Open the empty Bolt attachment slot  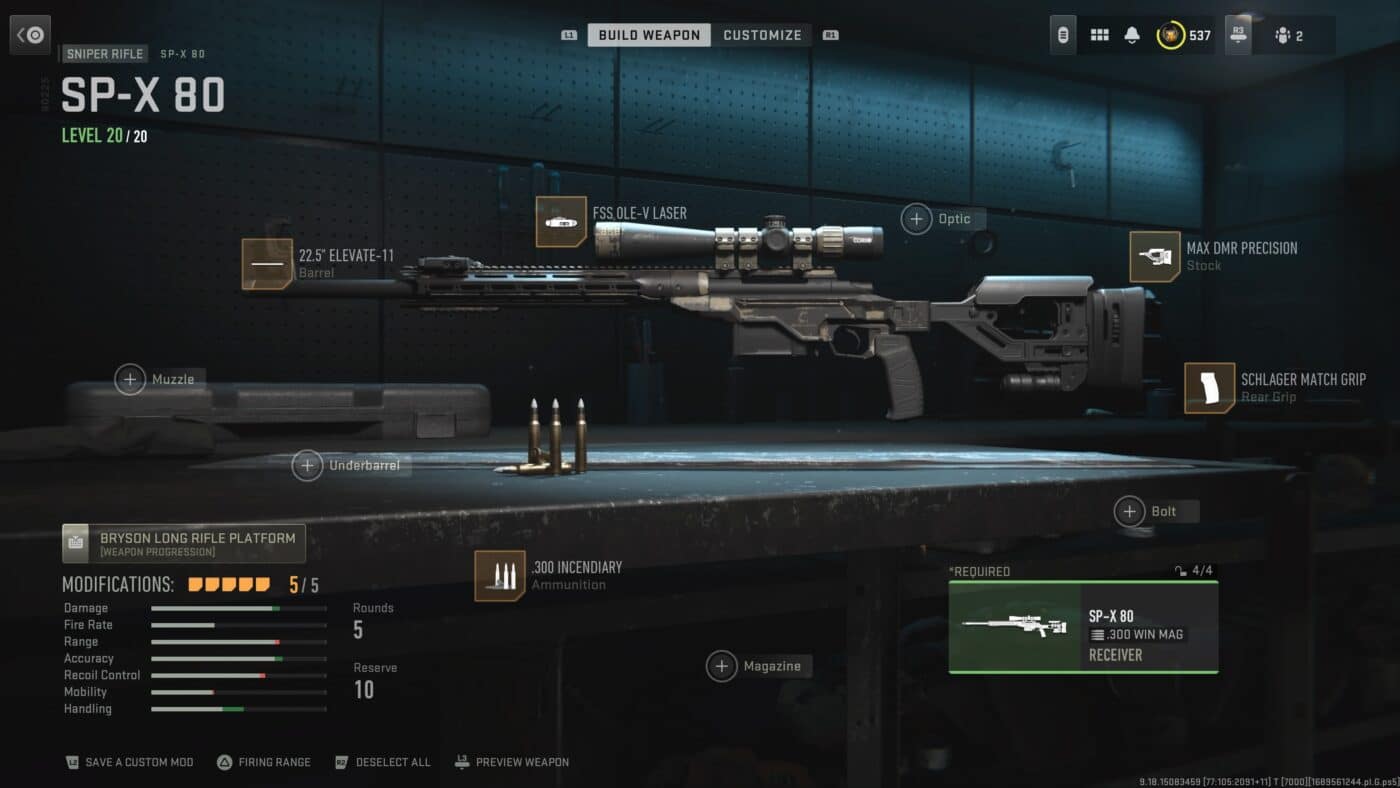(x=1130, y=511)
